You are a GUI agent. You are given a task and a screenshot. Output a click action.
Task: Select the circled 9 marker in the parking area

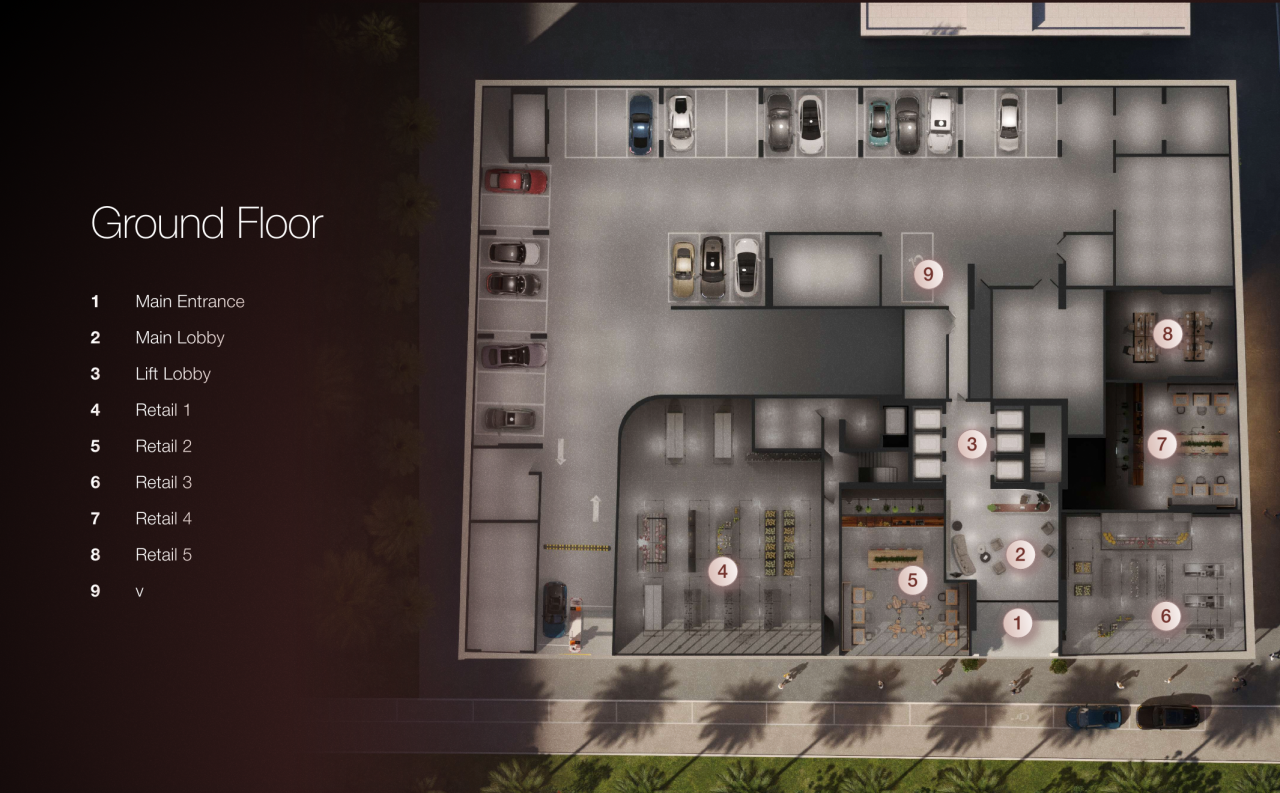pyautogui.click(x=928, y=273)
